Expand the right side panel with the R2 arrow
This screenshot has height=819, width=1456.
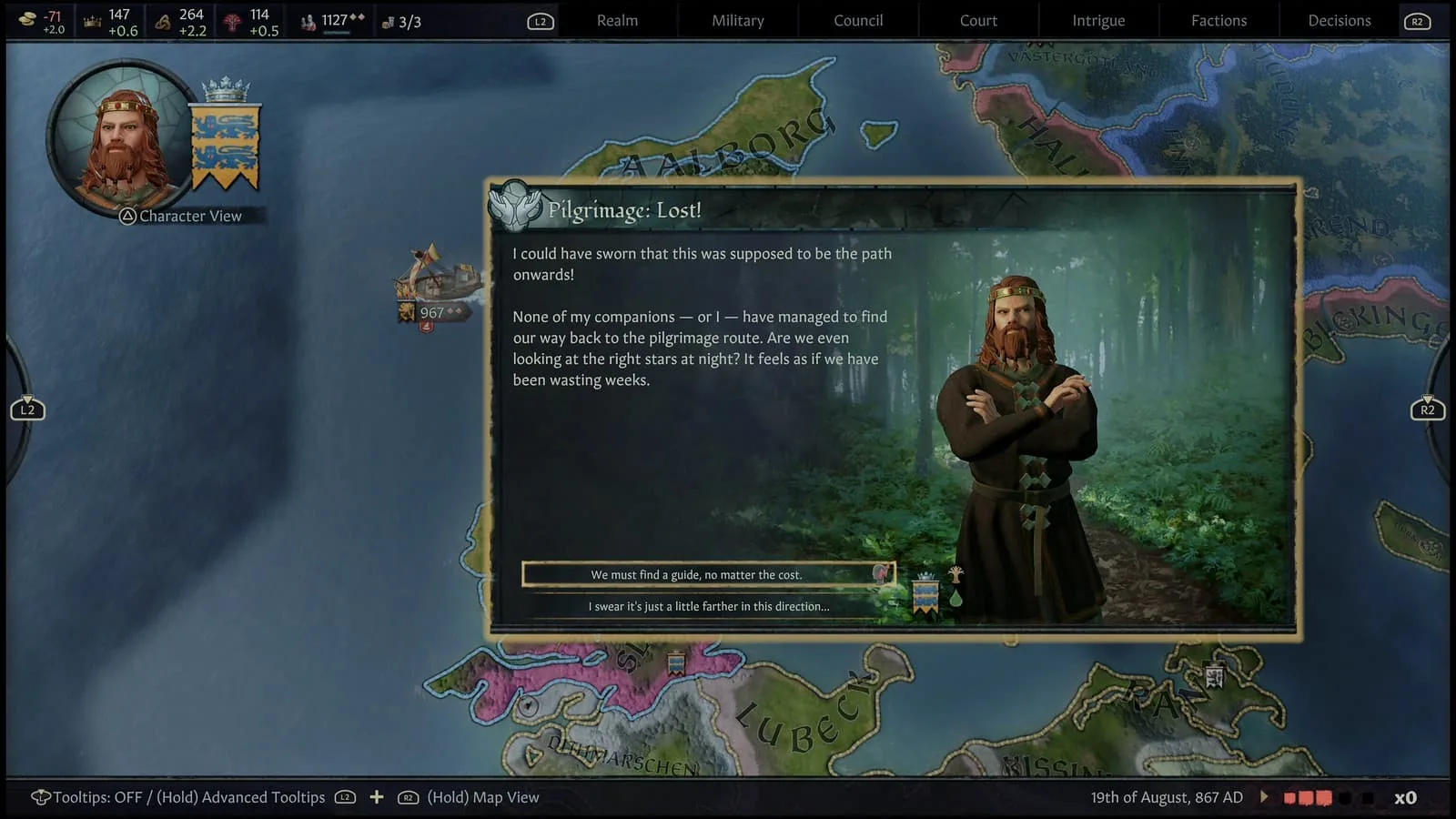pos(1428,409)
